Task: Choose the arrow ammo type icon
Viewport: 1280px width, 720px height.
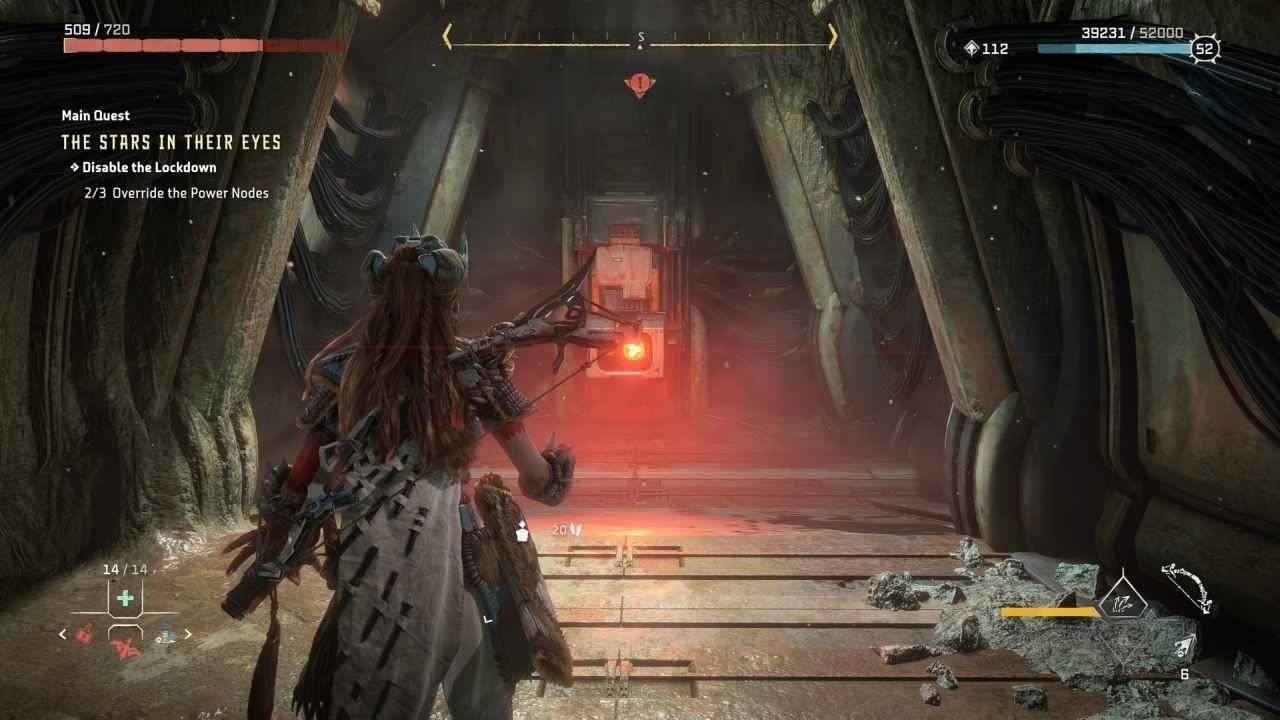Action: 1187,646
